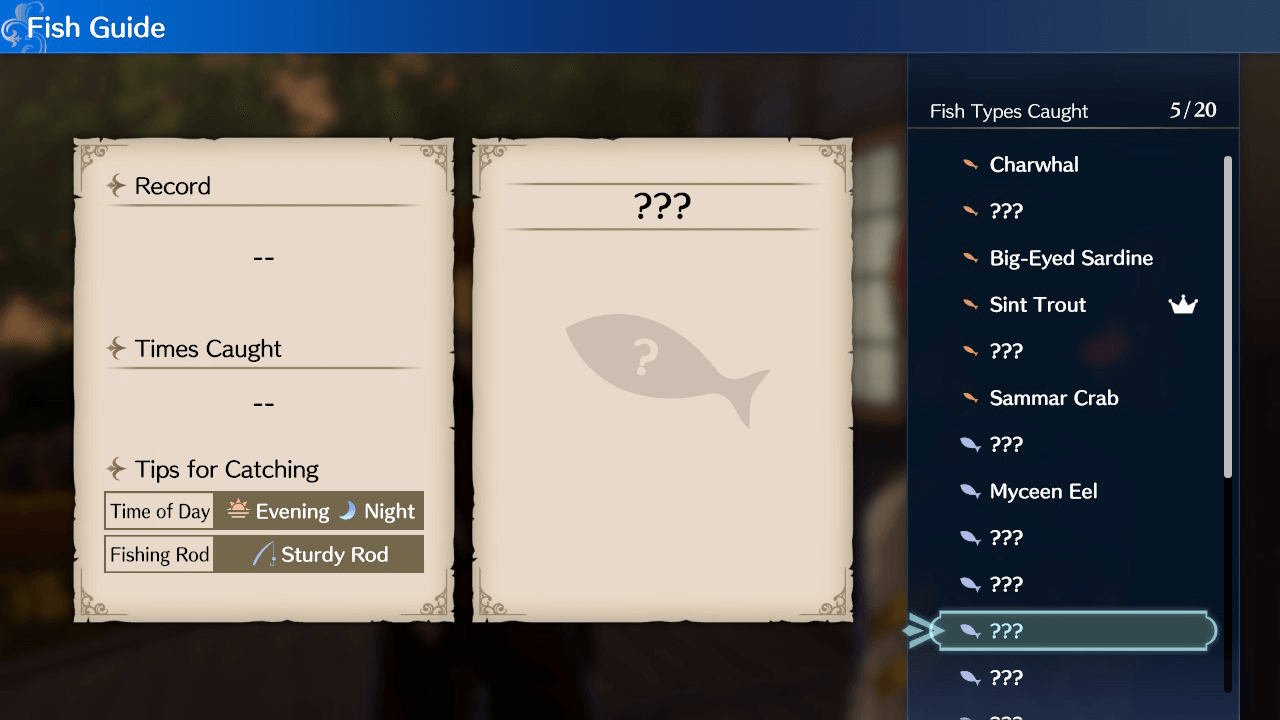Image resolution: width=1280 pixels, height=720 pixels.
Task: Select the Myceen Eel list entry
Action: 1045,491
